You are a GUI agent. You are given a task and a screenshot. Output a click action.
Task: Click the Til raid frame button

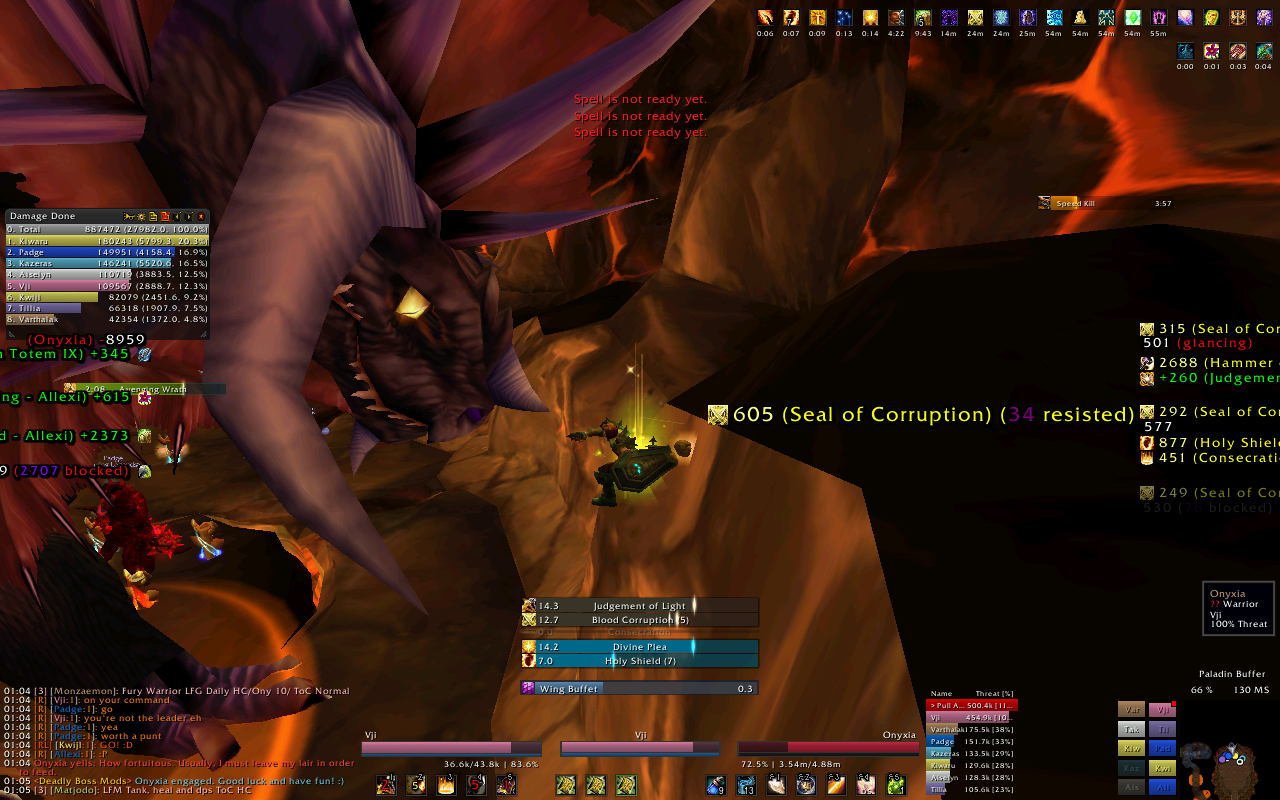(x=1162, y=729)
